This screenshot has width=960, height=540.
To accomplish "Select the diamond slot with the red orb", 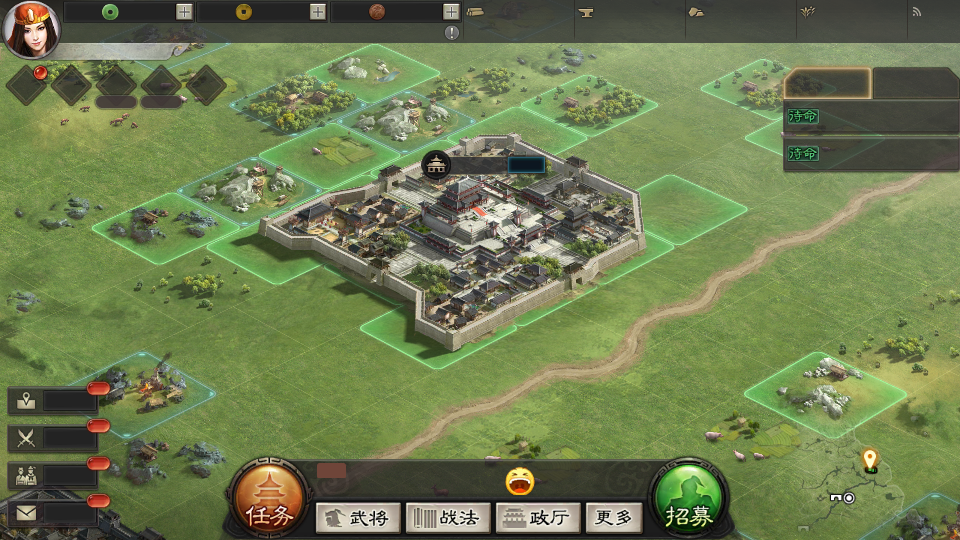I will point(27,85).
